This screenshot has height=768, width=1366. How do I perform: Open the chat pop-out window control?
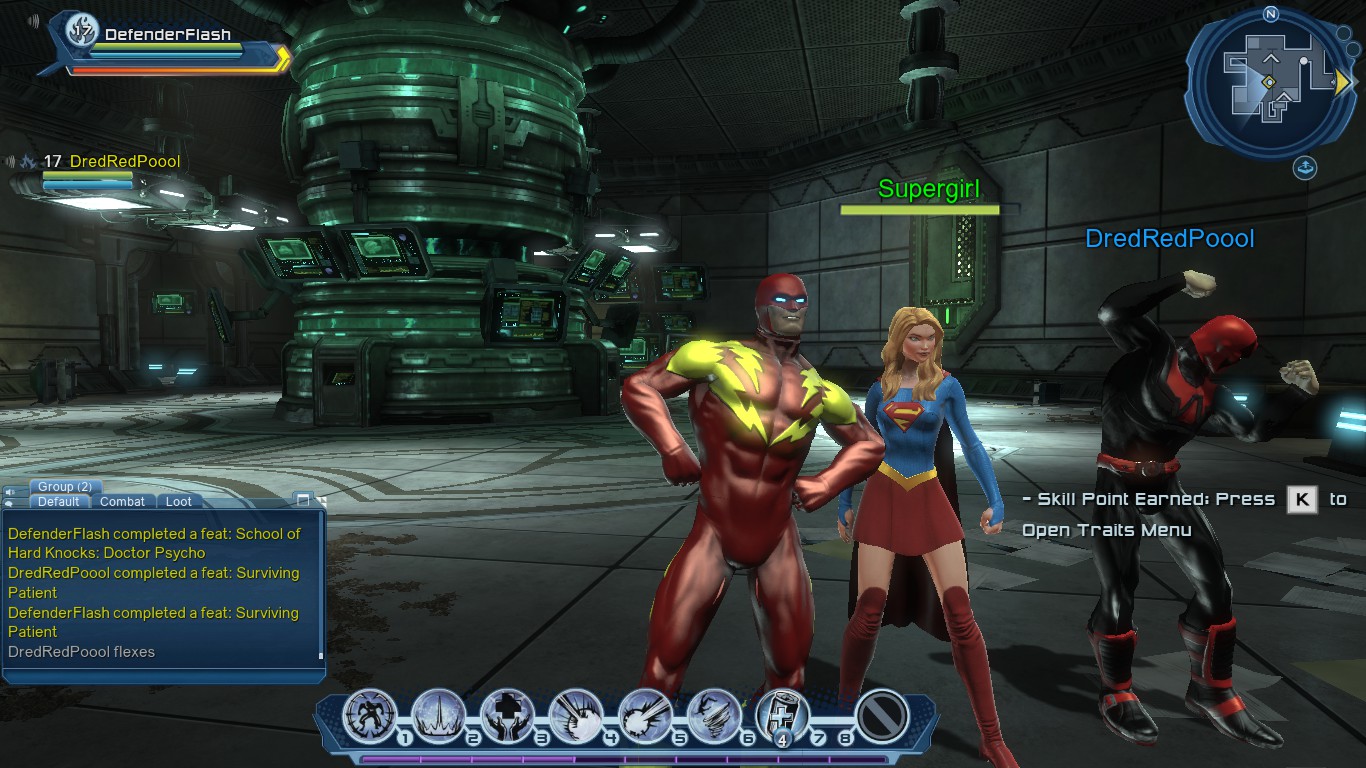[x=303, y=500]
